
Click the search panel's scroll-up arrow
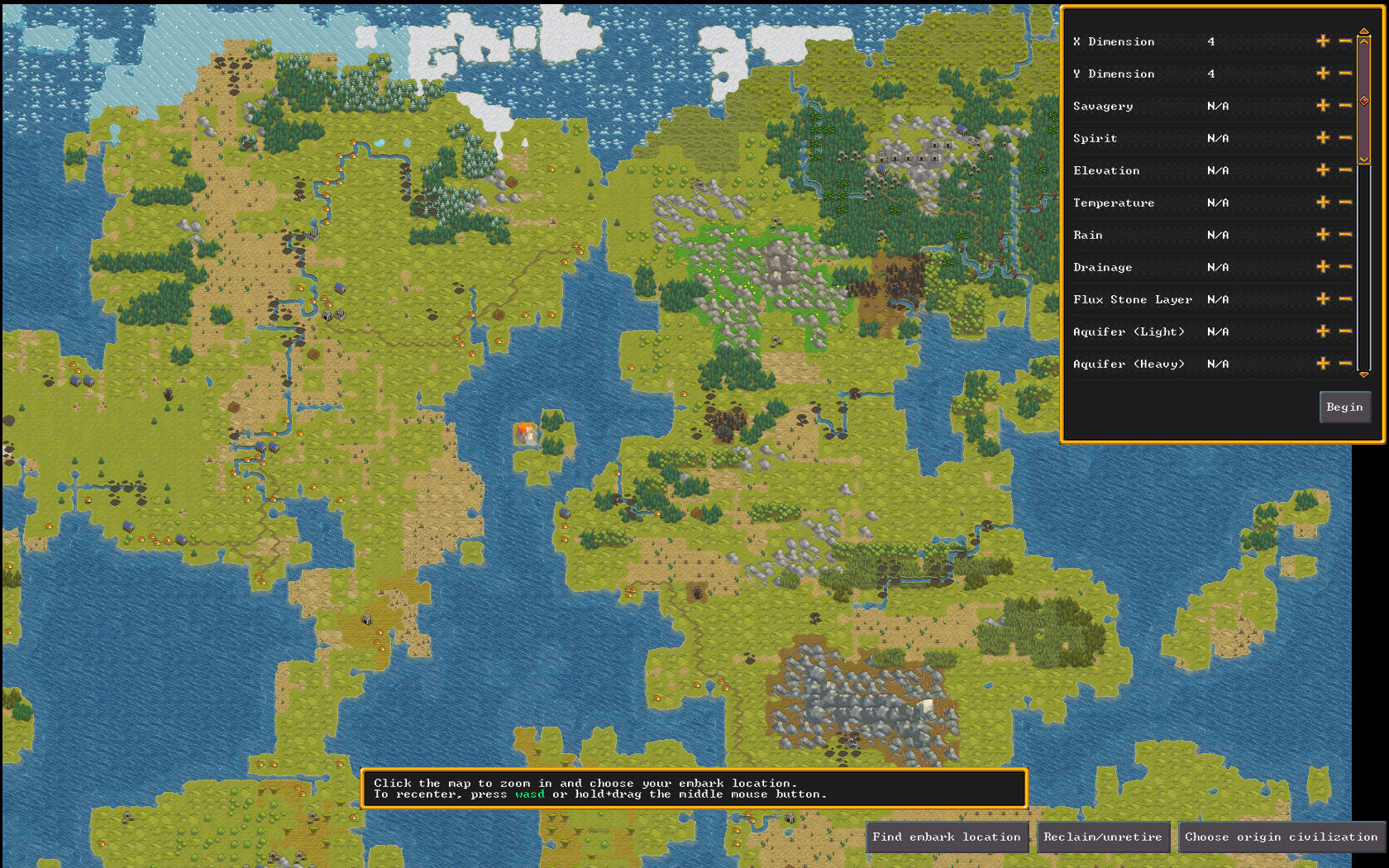(1364, 31)
